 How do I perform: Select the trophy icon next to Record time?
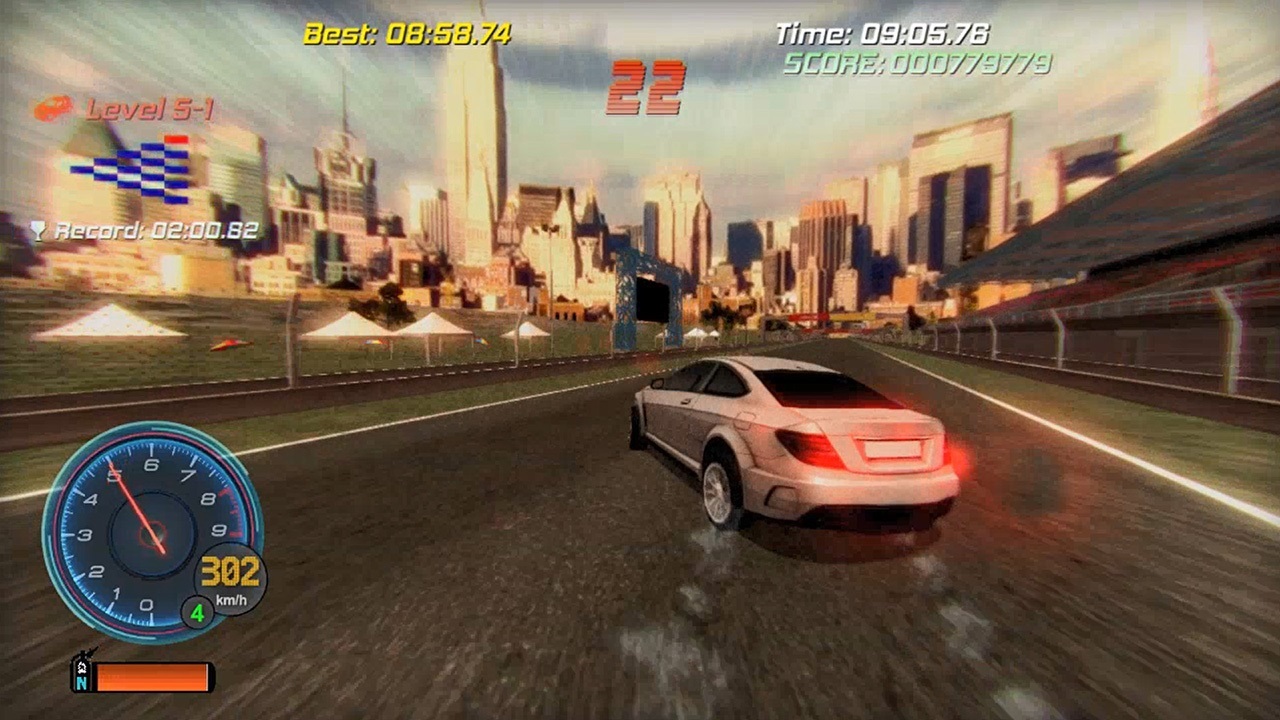pyautogui.click(x=38, y=228)
